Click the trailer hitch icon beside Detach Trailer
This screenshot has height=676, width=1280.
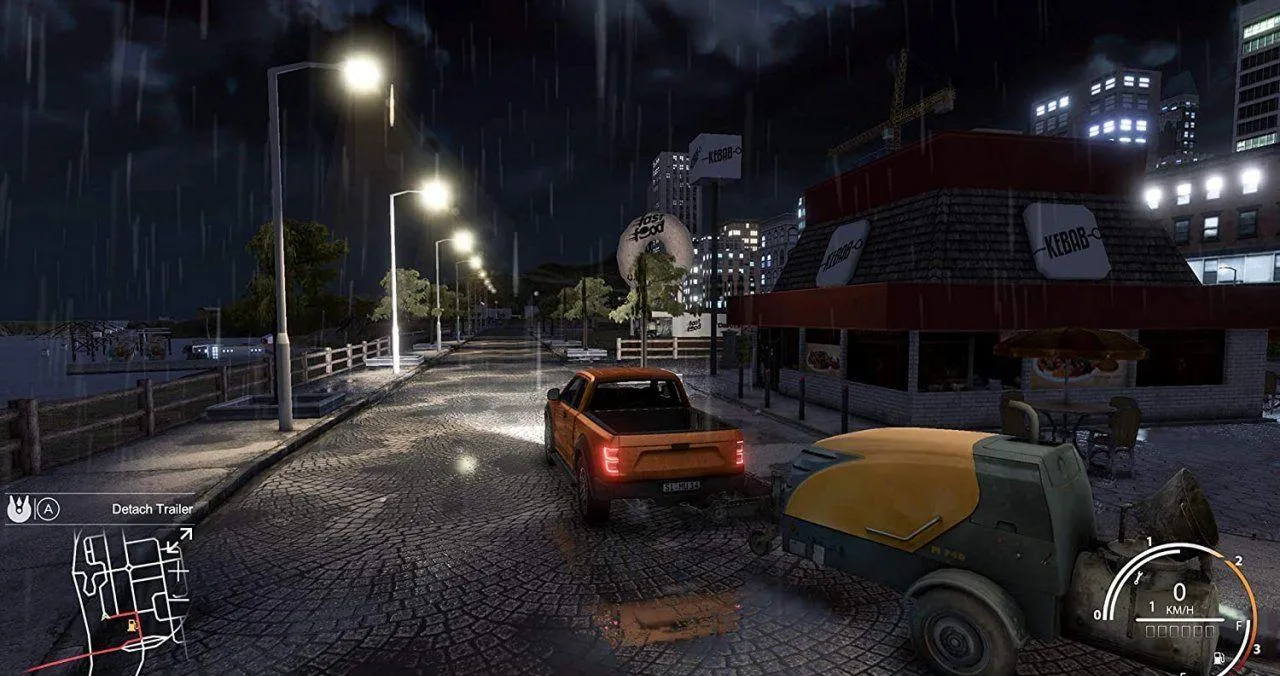tap(18, 508)
